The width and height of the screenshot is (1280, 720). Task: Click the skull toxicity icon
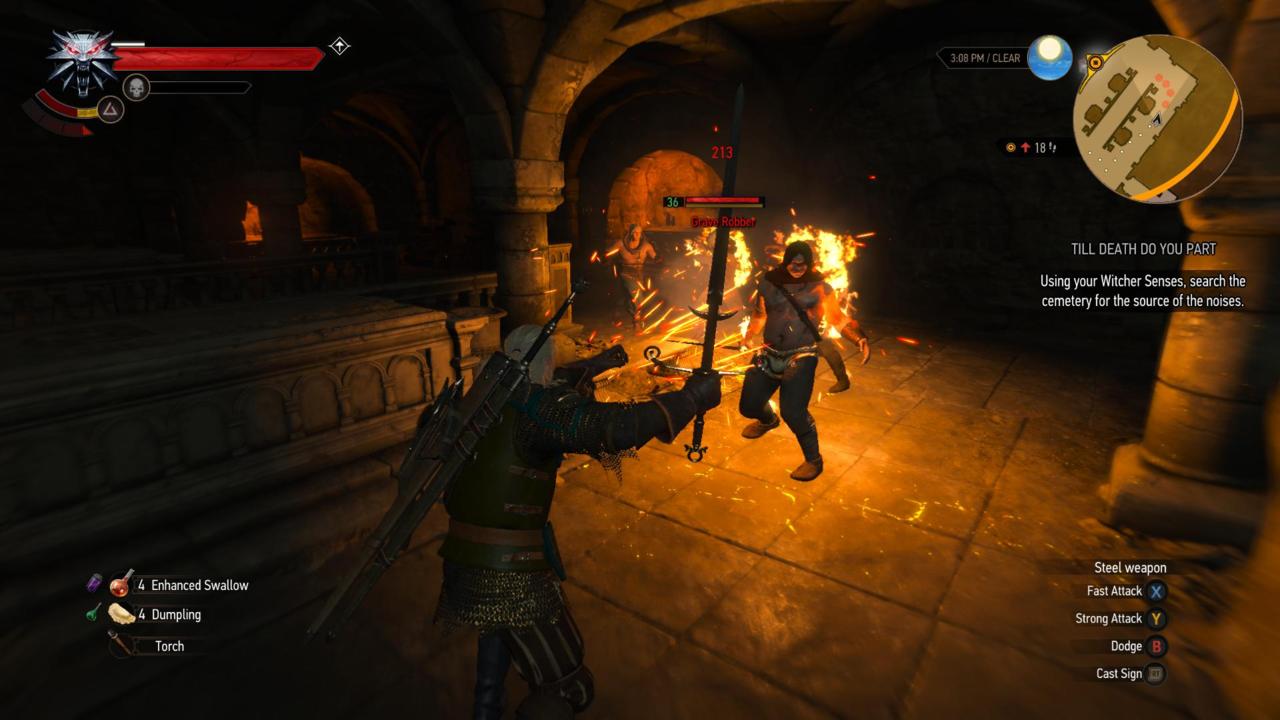(x=136, y=87)
